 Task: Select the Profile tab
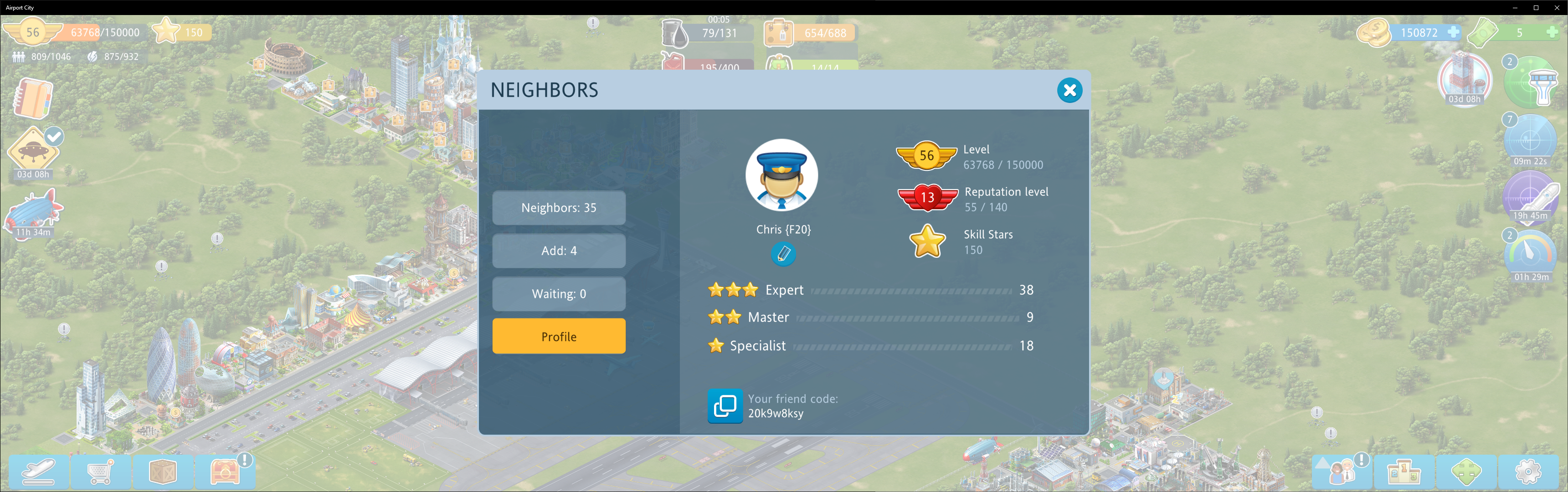point(558,336)
